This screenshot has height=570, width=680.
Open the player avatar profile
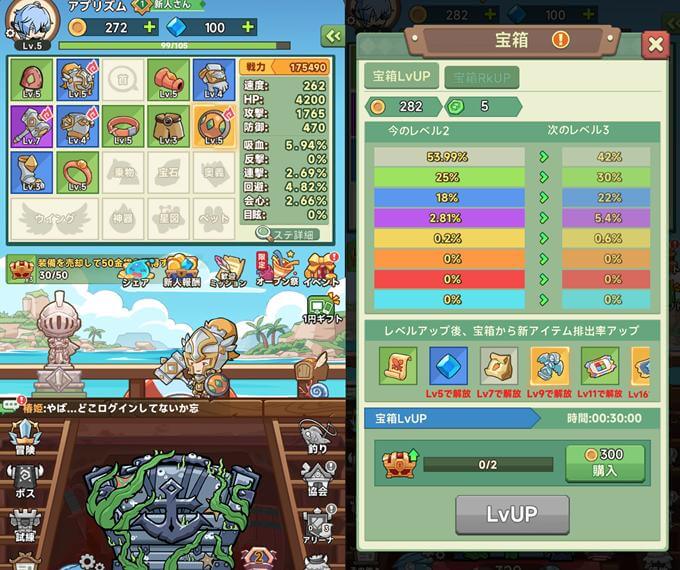pos(32,22)
